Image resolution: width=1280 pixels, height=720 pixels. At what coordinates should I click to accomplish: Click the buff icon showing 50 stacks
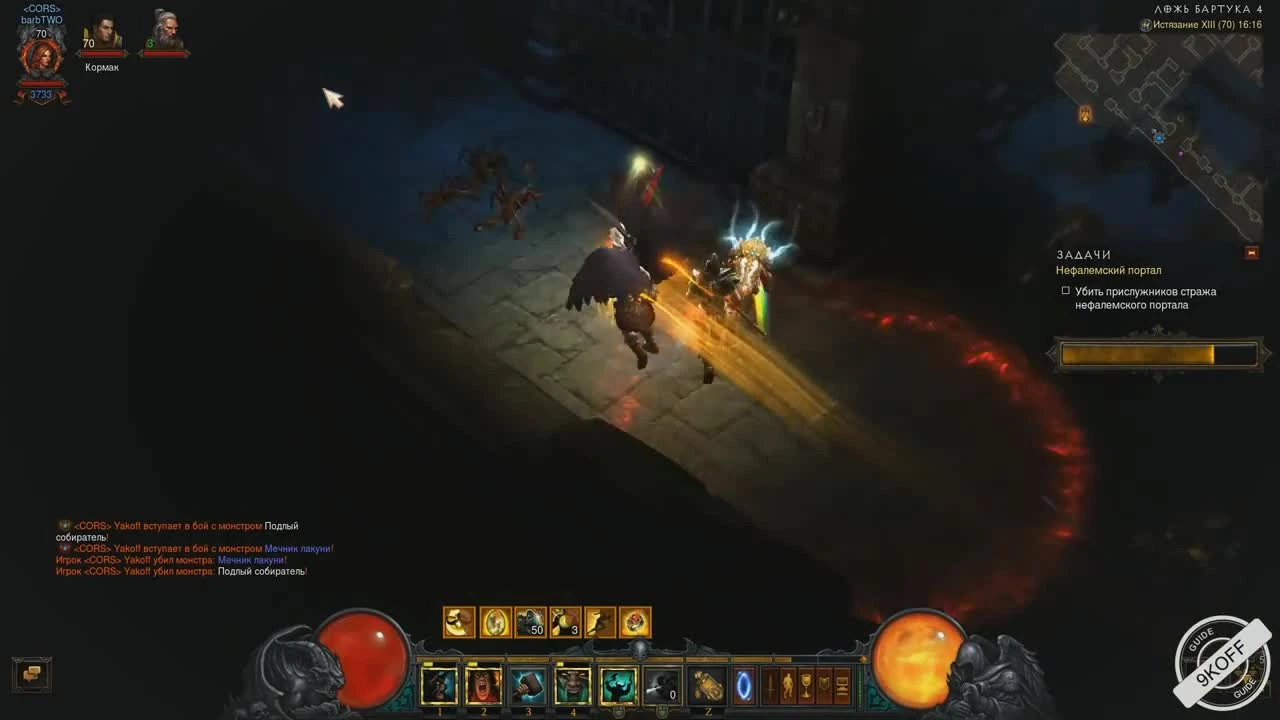pos(530,623)
